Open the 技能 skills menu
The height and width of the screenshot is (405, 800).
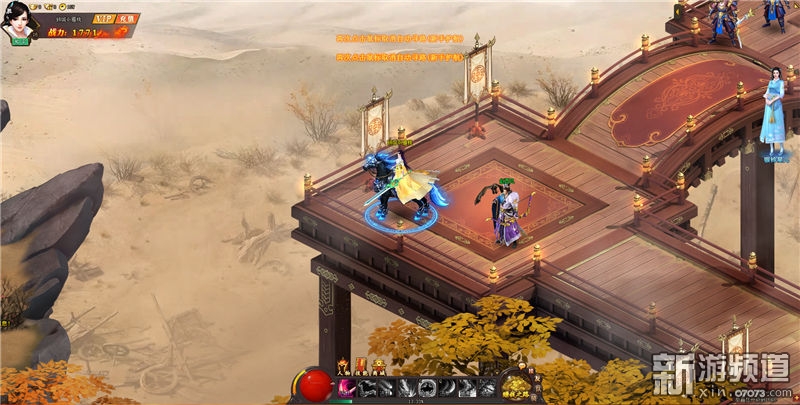(361, 366)
